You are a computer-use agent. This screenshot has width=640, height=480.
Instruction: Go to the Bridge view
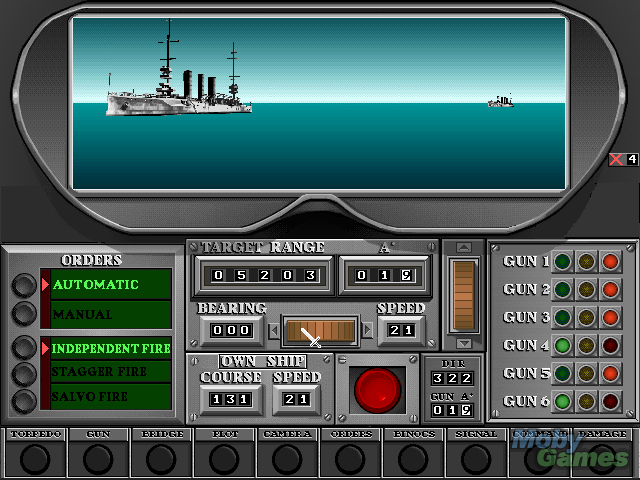162,458
